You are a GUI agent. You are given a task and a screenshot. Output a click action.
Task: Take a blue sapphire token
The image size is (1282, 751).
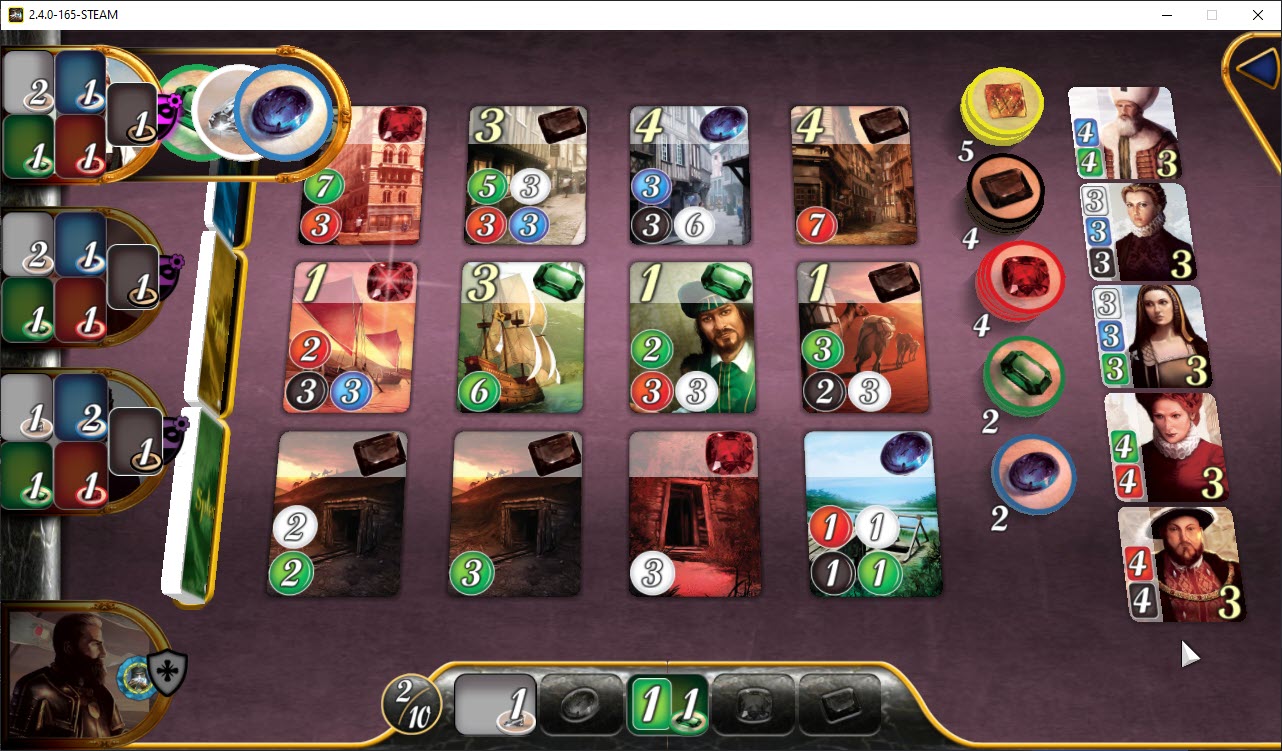click(x=1032, y=478)
